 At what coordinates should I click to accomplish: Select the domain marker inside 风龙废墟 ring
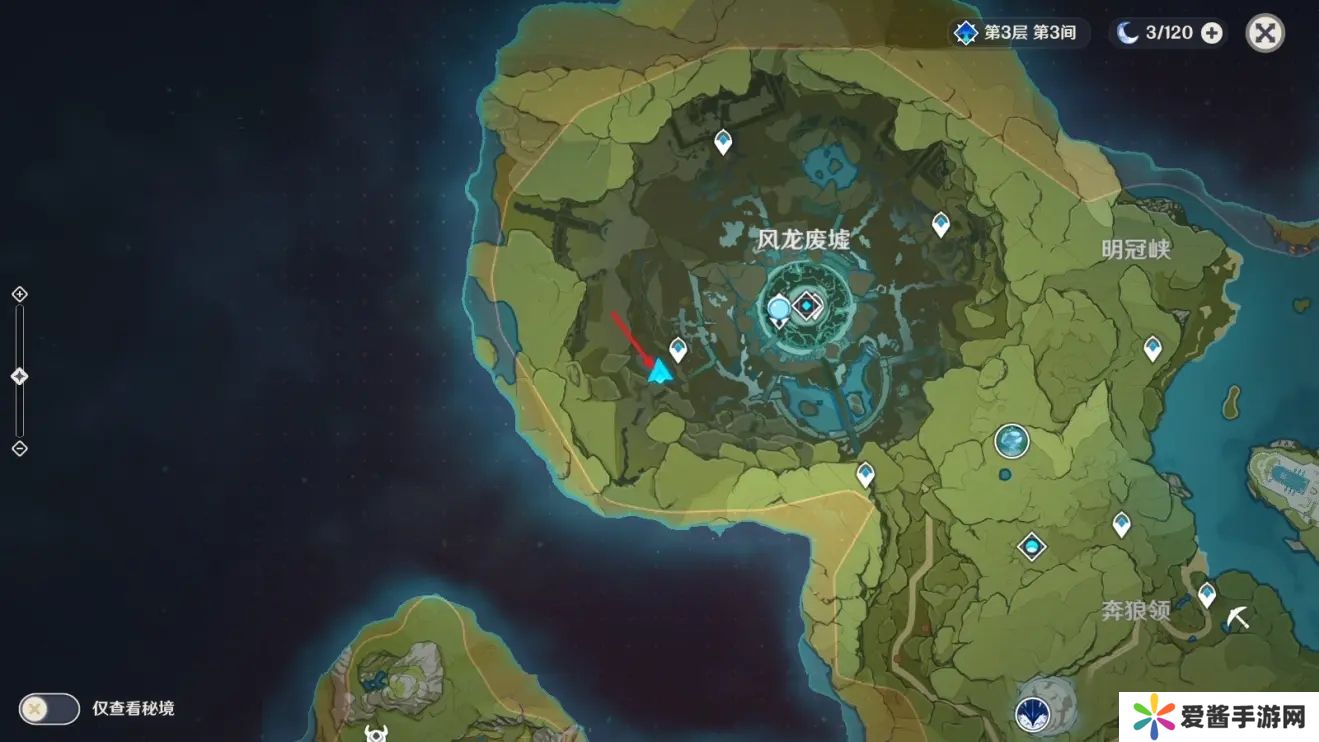point(807,305)
